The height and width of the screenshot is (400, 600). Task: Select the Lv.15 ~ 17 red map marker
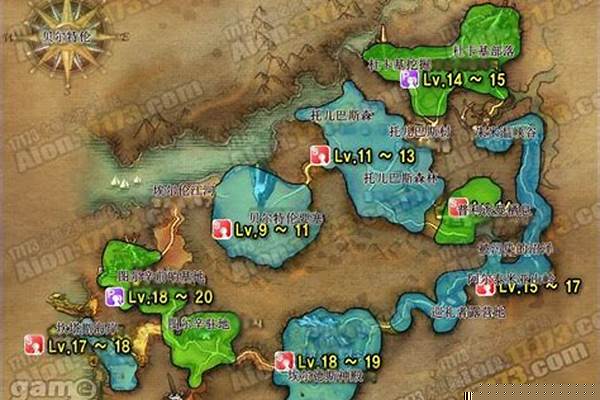coord(485,288)
